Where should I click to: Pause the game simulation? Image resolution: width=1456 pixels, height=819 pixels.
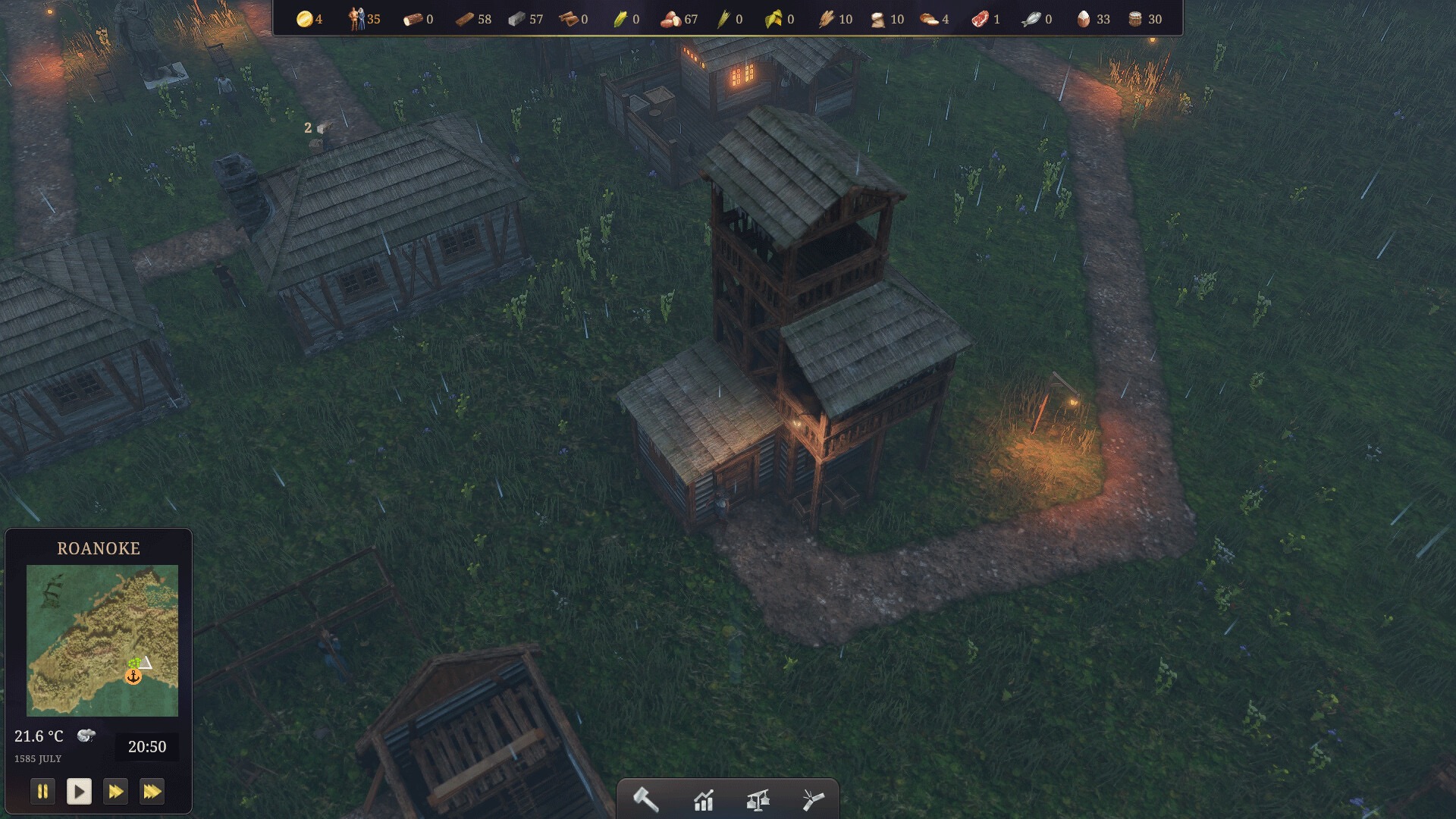[43, 791]
